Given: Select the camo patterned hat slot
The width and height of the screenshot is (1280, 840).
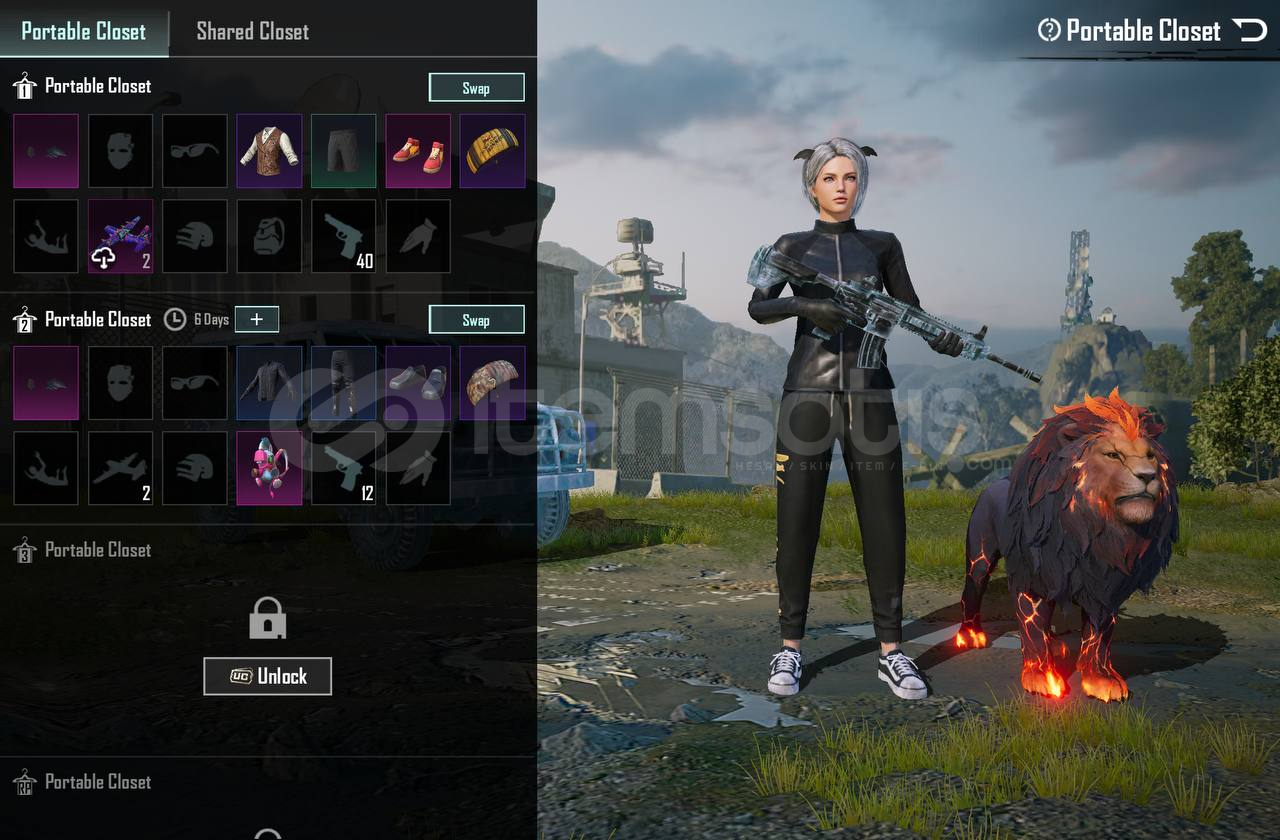Looking at the screenshot, I should [x=492, y=383].
